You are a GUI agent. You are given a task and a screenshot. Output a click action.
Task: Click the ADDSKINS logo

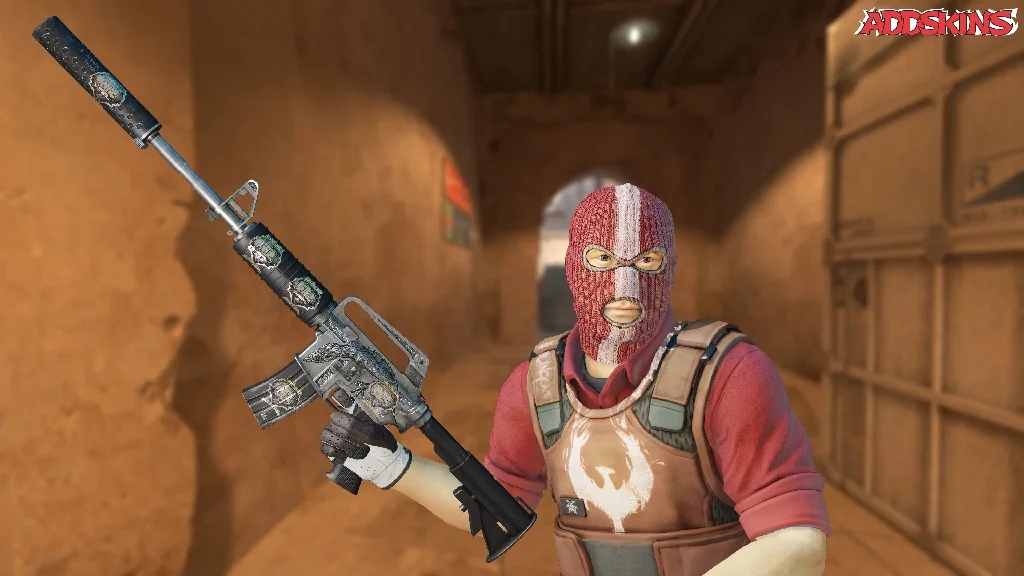click(936, 23)
